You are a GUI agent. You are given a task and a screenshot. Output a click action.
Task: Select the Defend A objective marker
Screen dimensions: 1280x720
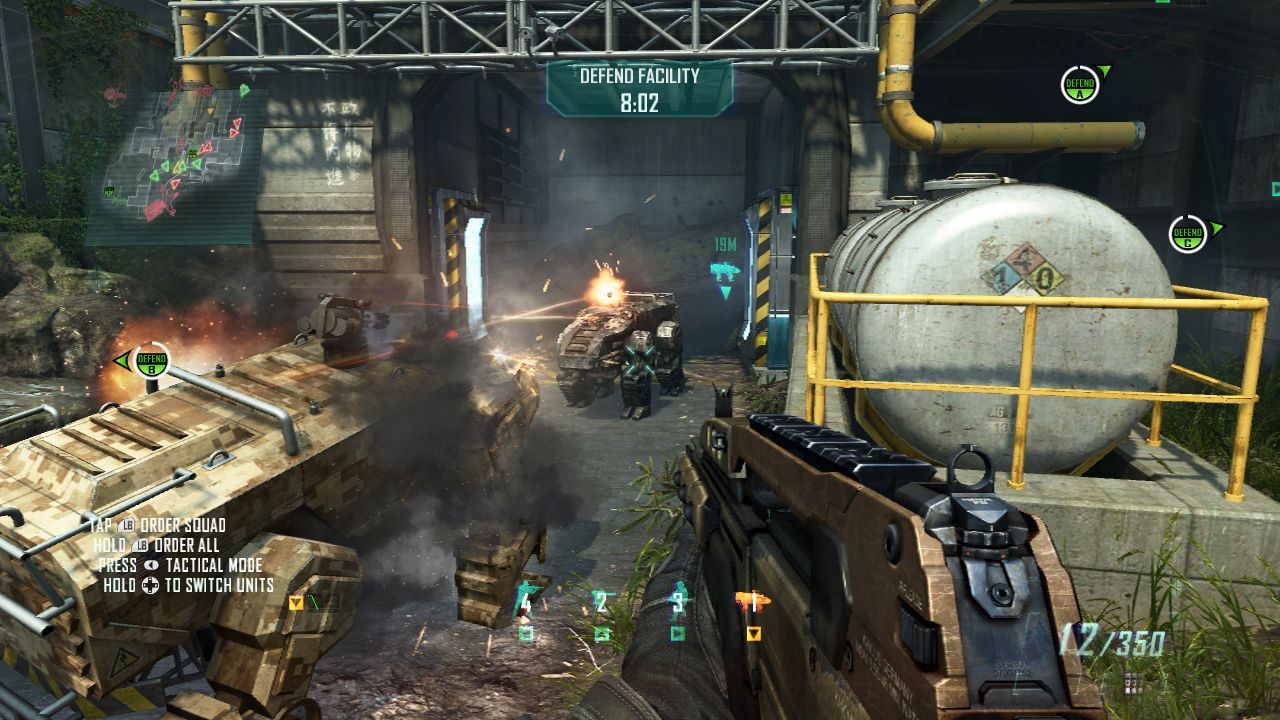click(x=1080, y=85)
